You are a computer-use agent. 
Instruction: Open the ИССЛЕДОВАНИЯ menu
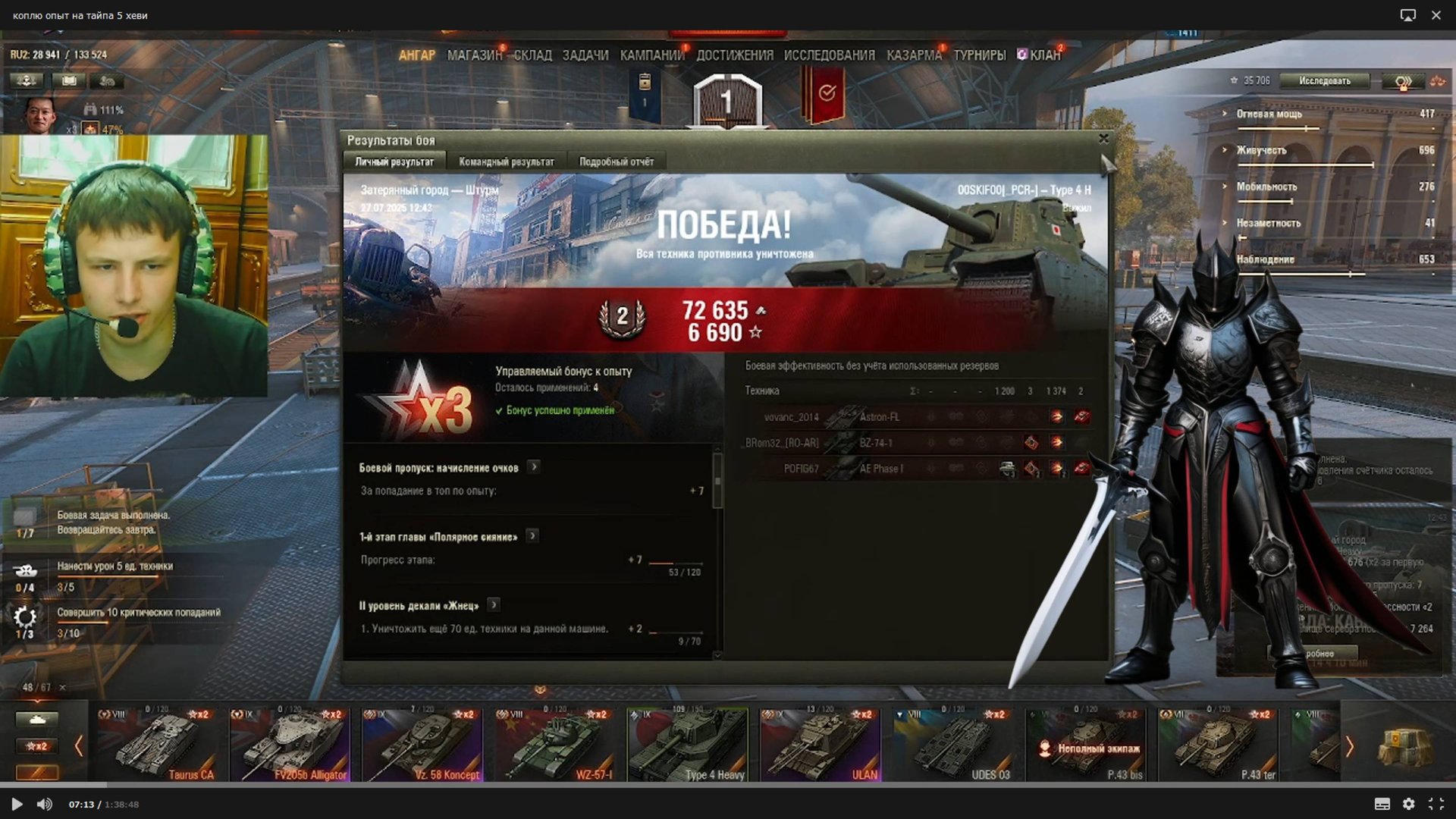pos(829,55)
